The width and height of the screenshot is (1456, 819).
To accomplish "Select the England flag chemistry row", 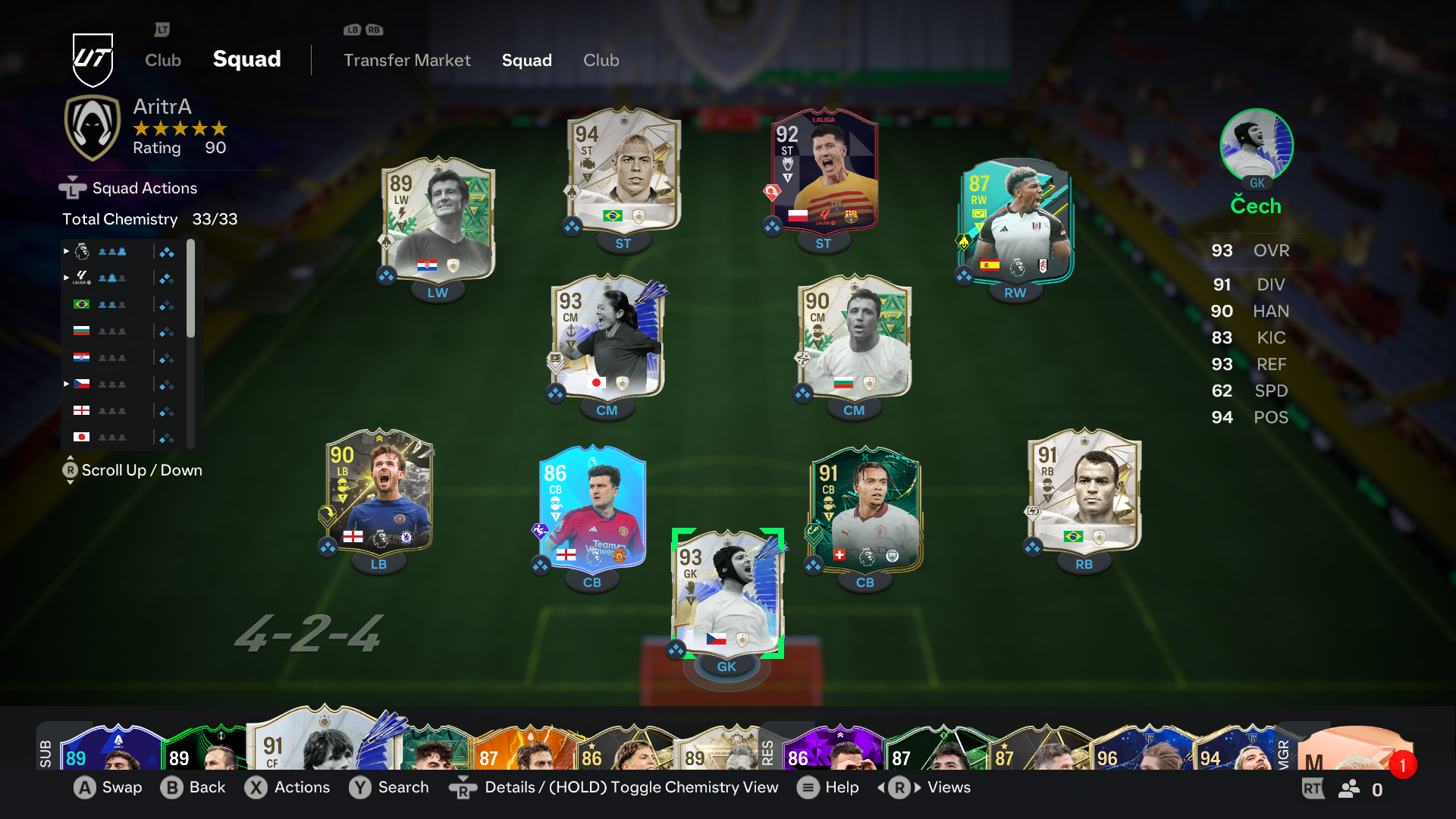I will 81,410.
